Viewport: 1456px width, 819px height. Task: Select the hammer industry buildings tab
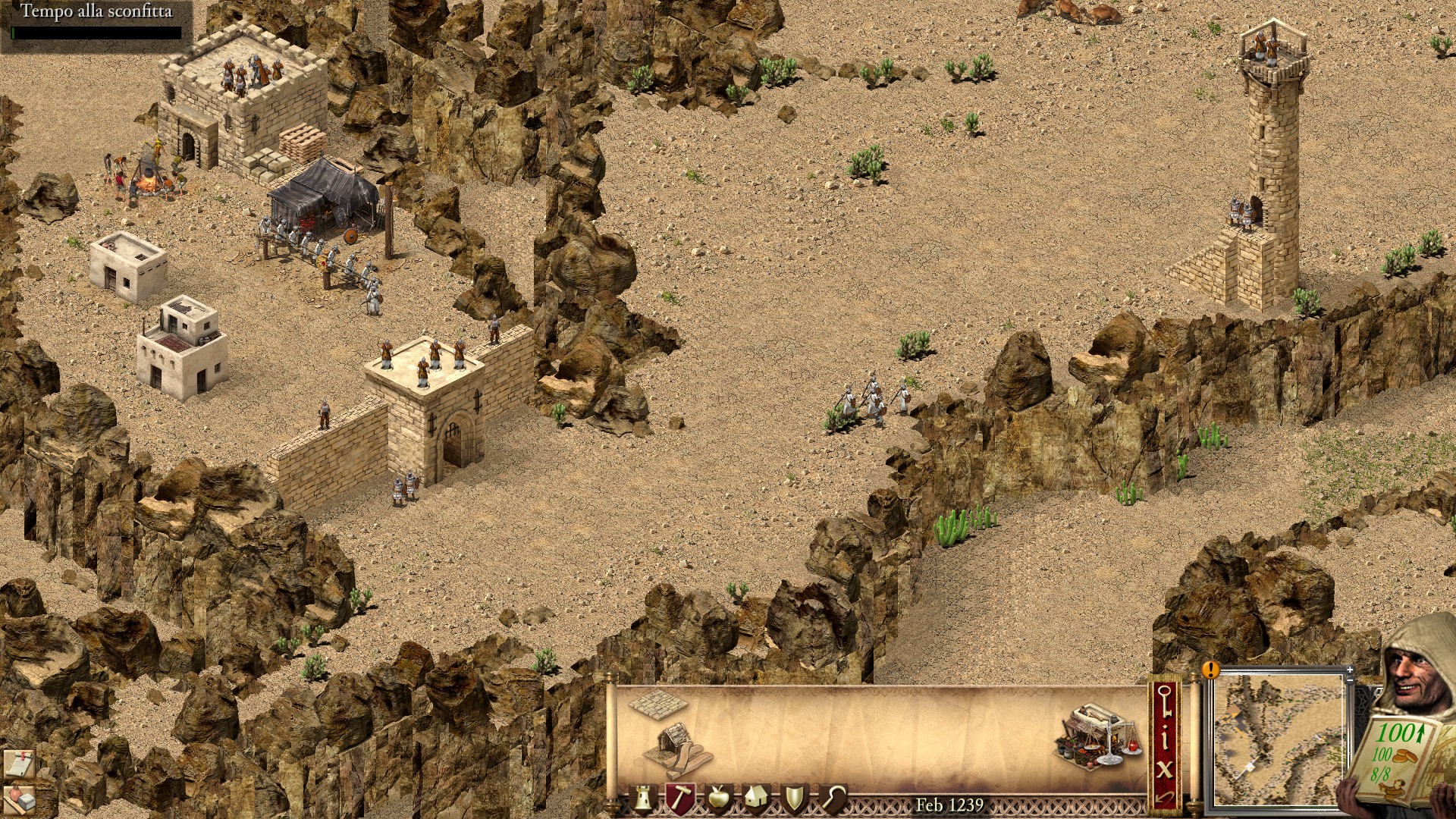679,799
